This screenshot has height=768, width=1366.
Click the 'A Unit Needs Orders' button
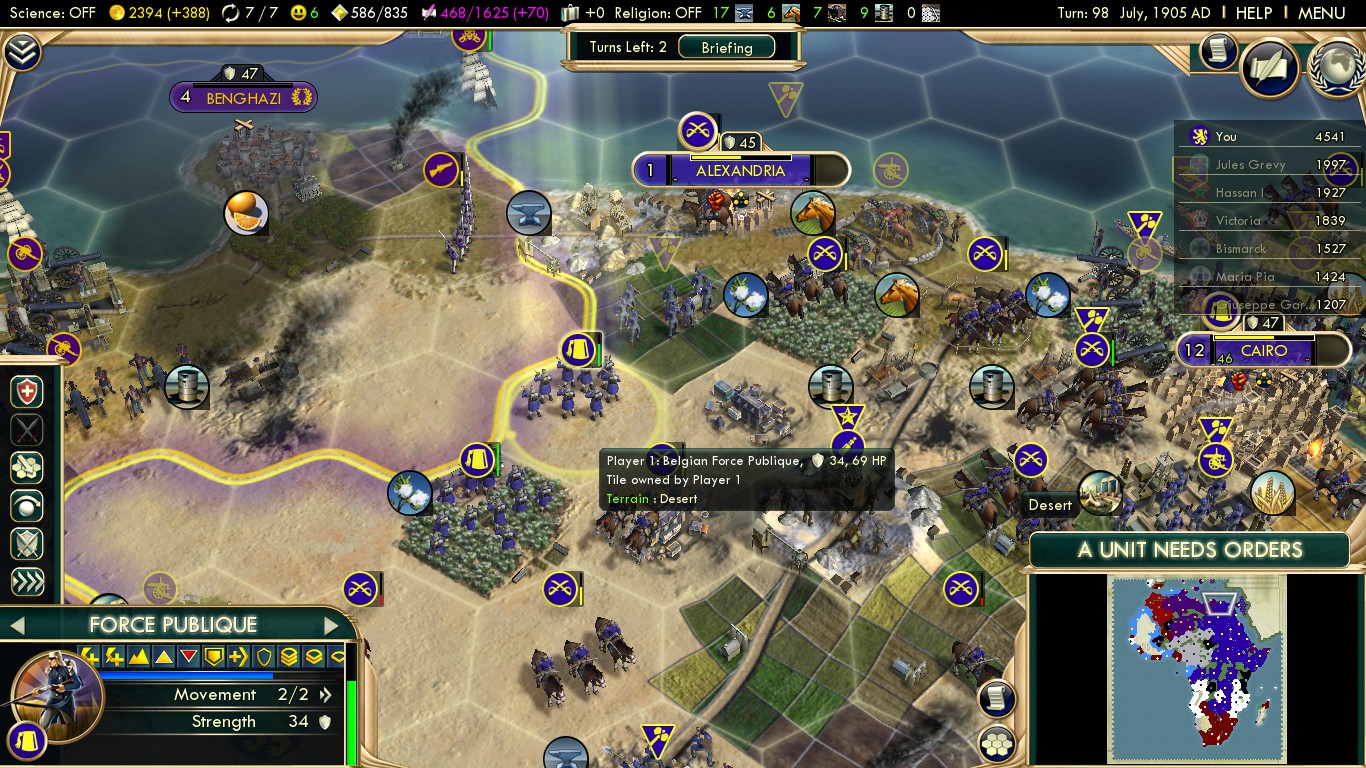1189,550
